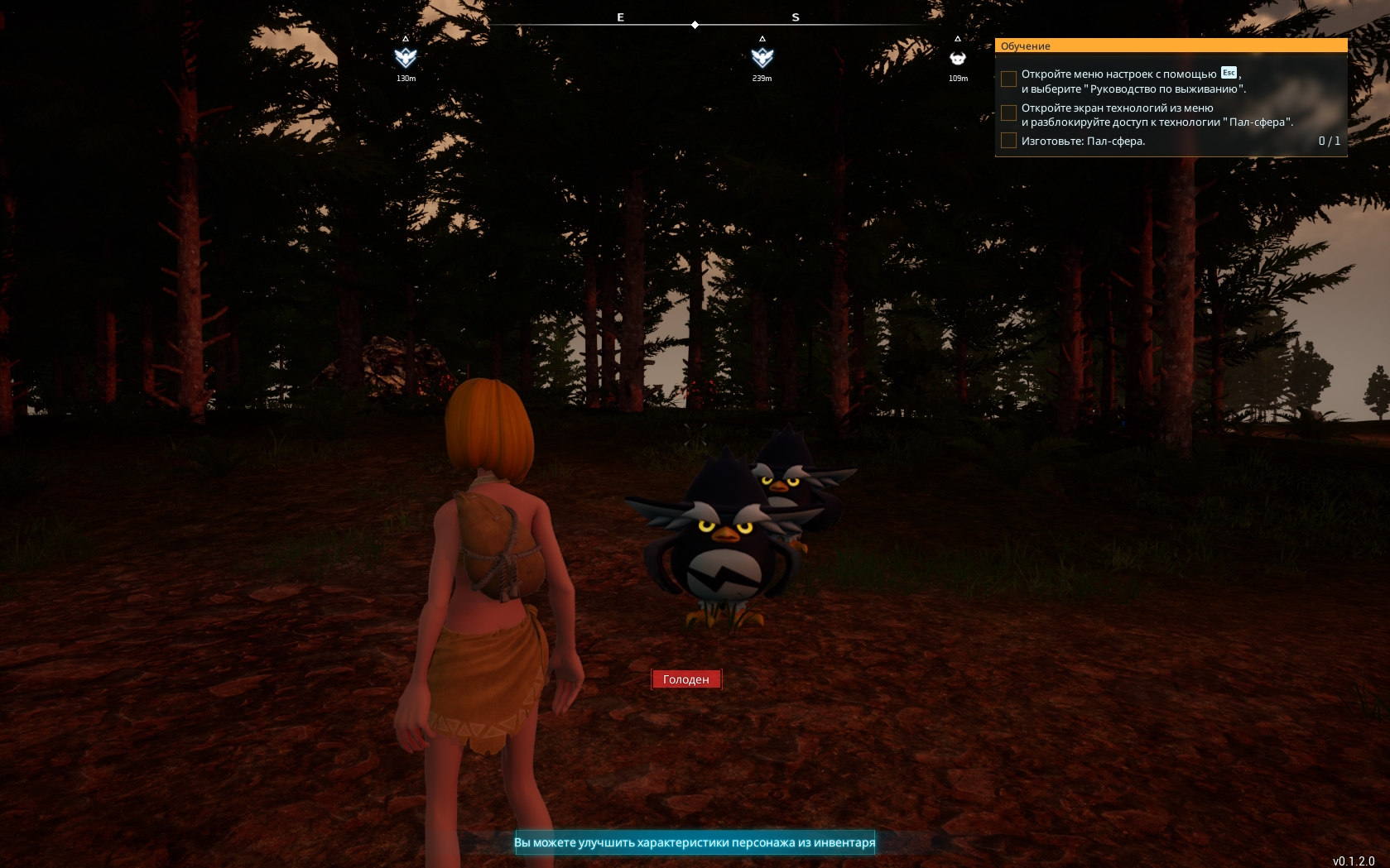This screenshot has height=868, width=1390.
Task: Choose the creature-face compass marker at 109m
Action: pos(958,58)
